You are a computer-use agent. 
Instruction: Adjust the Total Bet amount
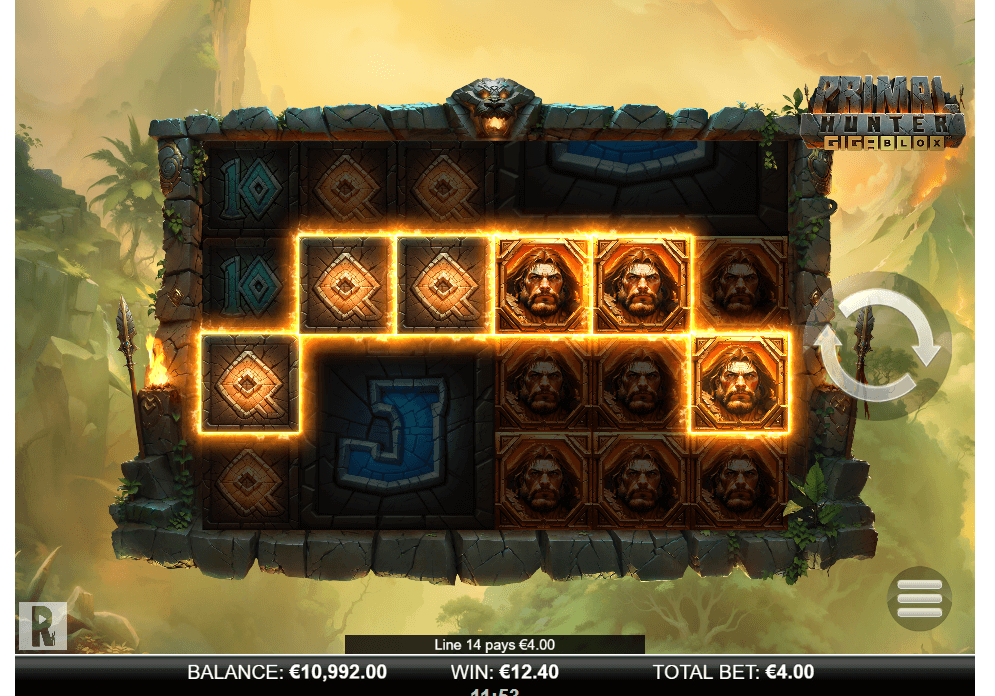pyautogui.click(x=733, y=672)
